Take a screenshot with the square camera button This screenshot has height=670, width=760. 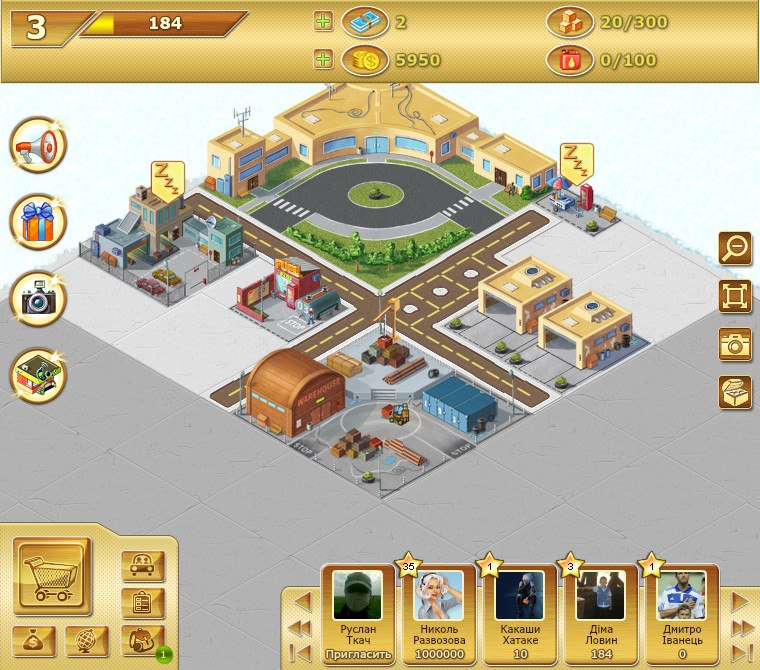pyautogui.click(x=735, y=344)
